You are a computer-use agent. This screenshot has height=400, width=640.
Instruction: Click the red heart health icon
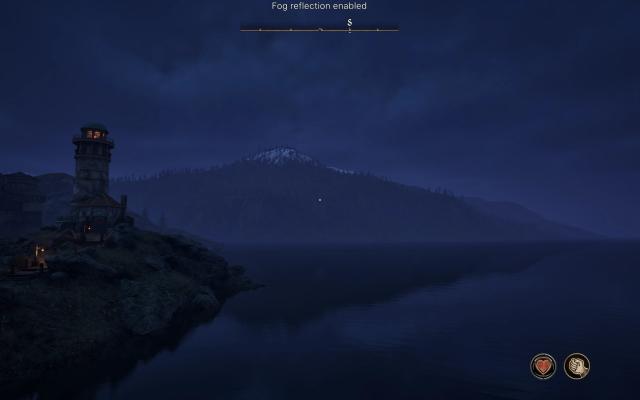tap(543, 366)
